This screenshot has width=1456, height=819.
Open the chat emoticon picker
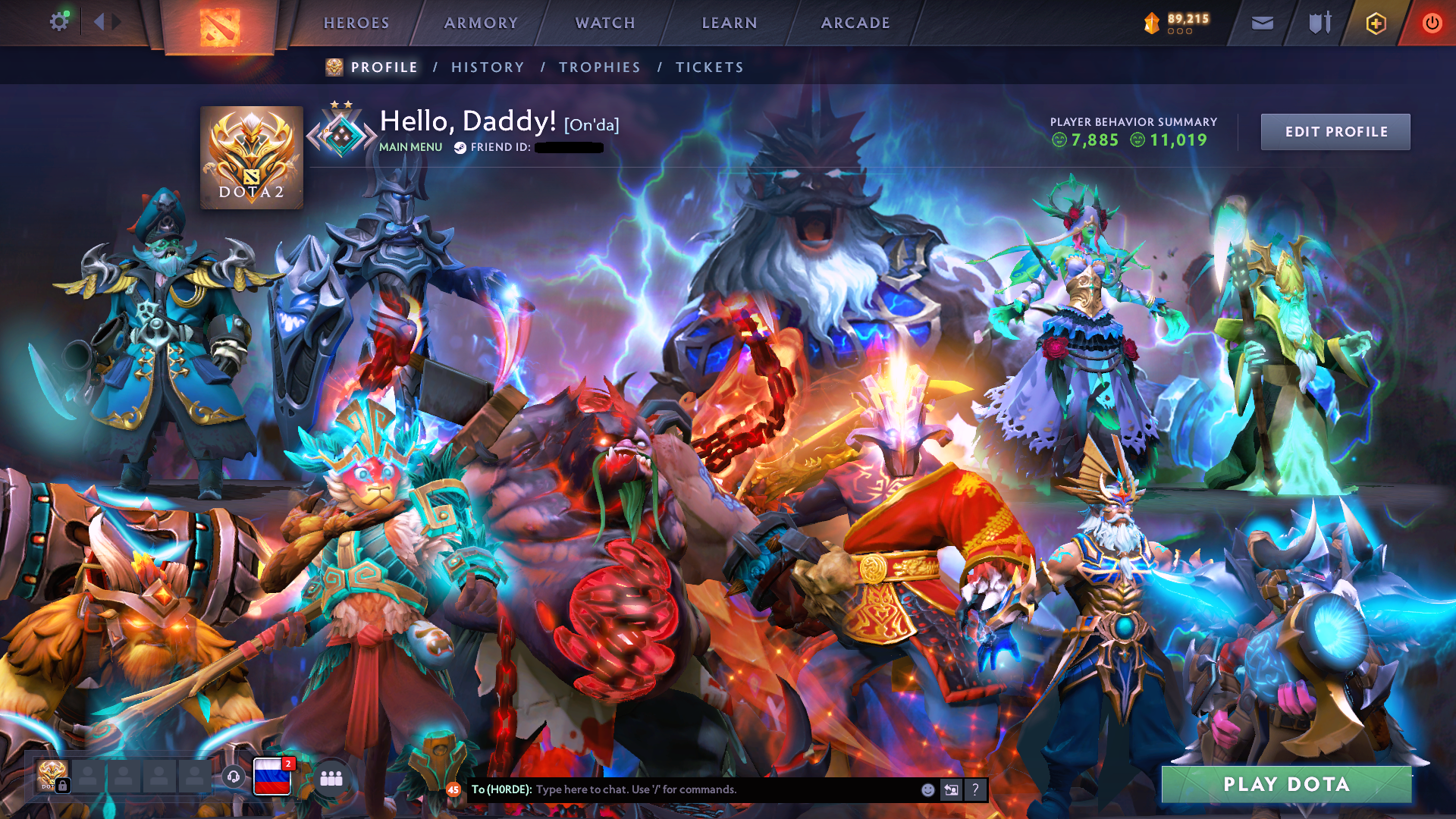927,789
